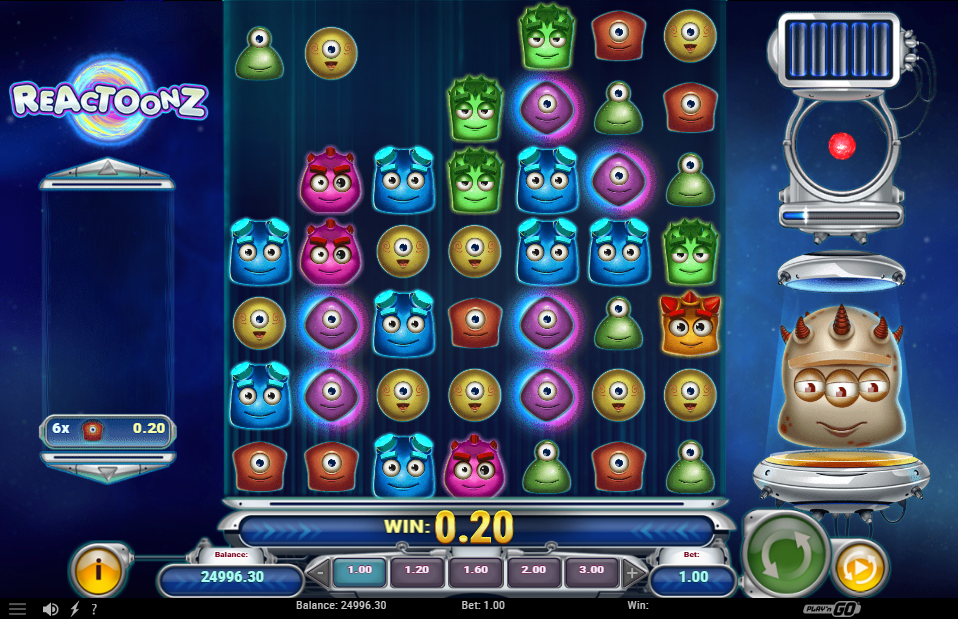Pick the 2.00 bet value

pos(534,572)
